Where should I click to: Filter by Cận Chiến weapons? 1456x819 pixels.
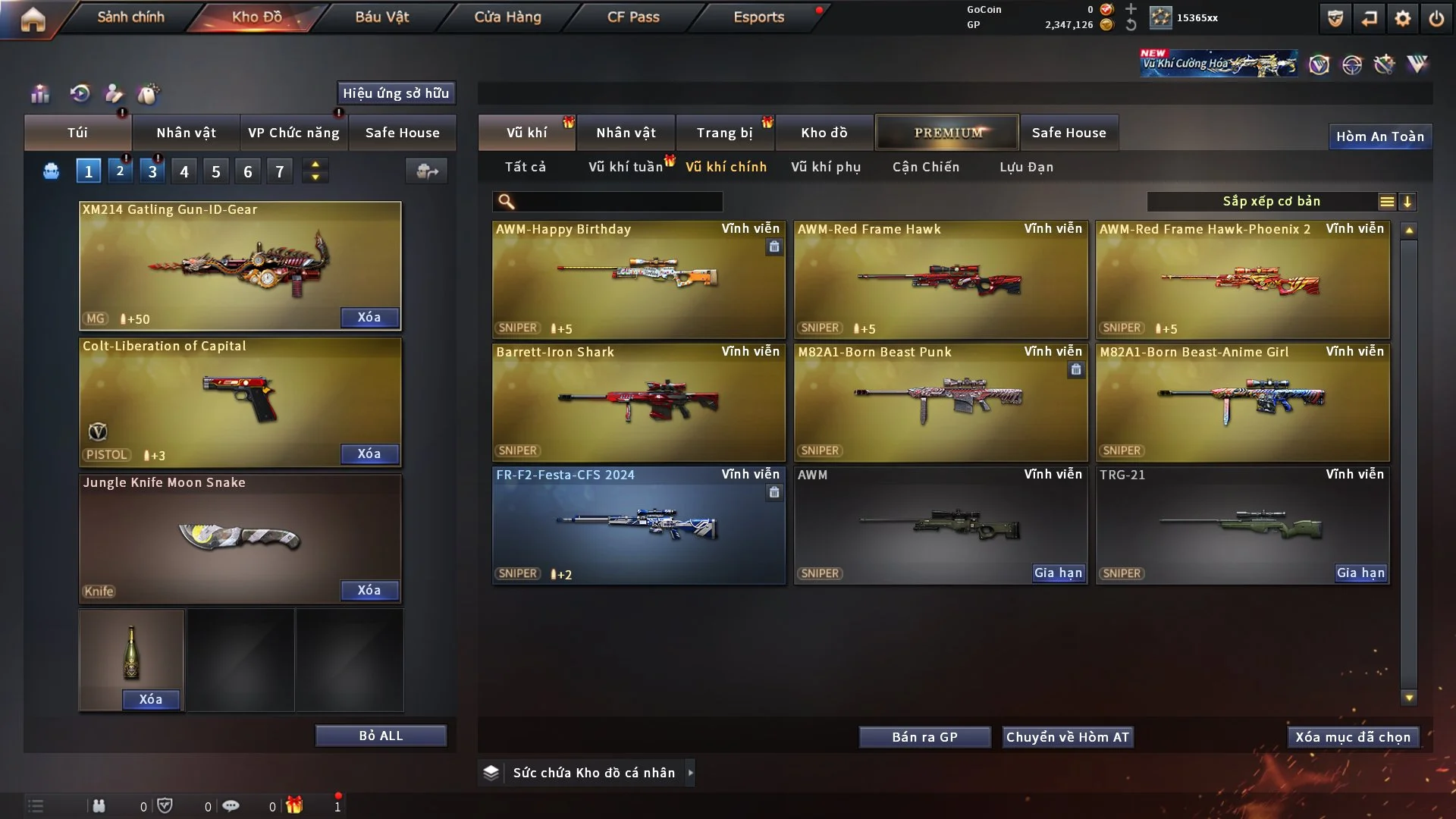[926, 167]
